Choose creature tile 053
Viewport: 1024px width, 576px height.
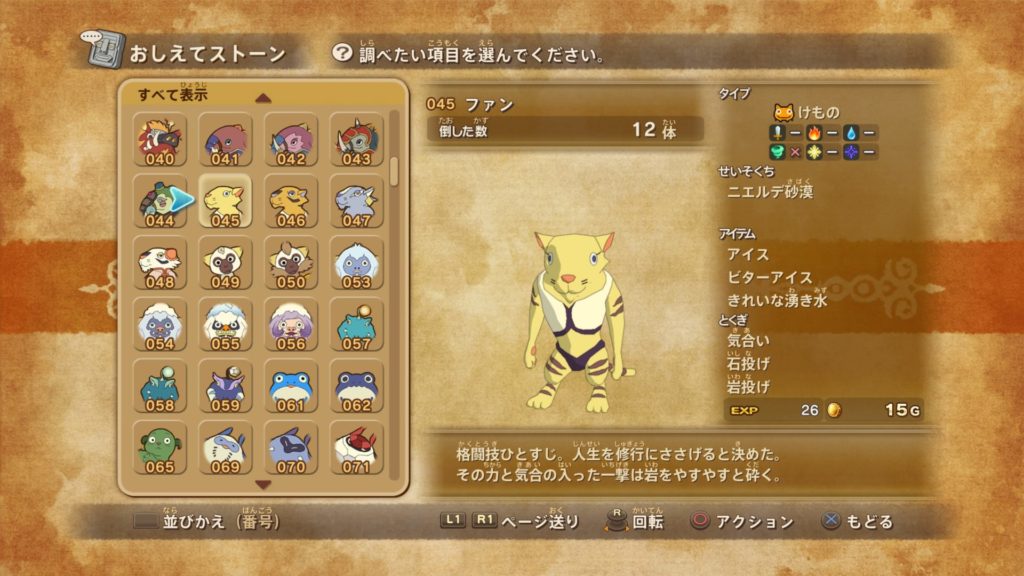356,264
